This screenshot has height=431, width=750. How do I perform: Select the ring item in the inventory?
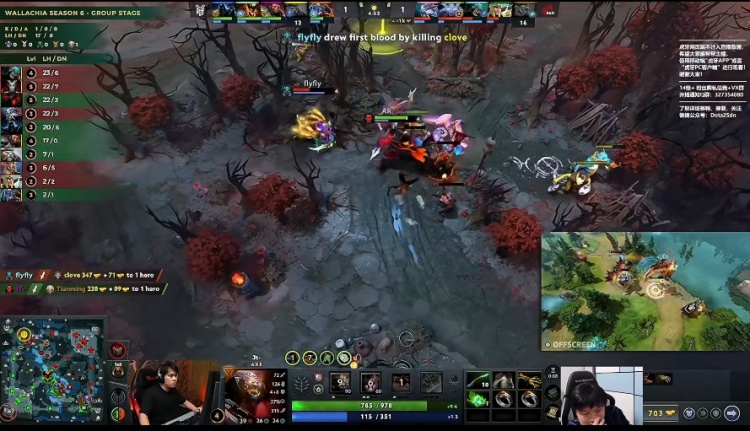pyautogui.click(x=503, y=400)
